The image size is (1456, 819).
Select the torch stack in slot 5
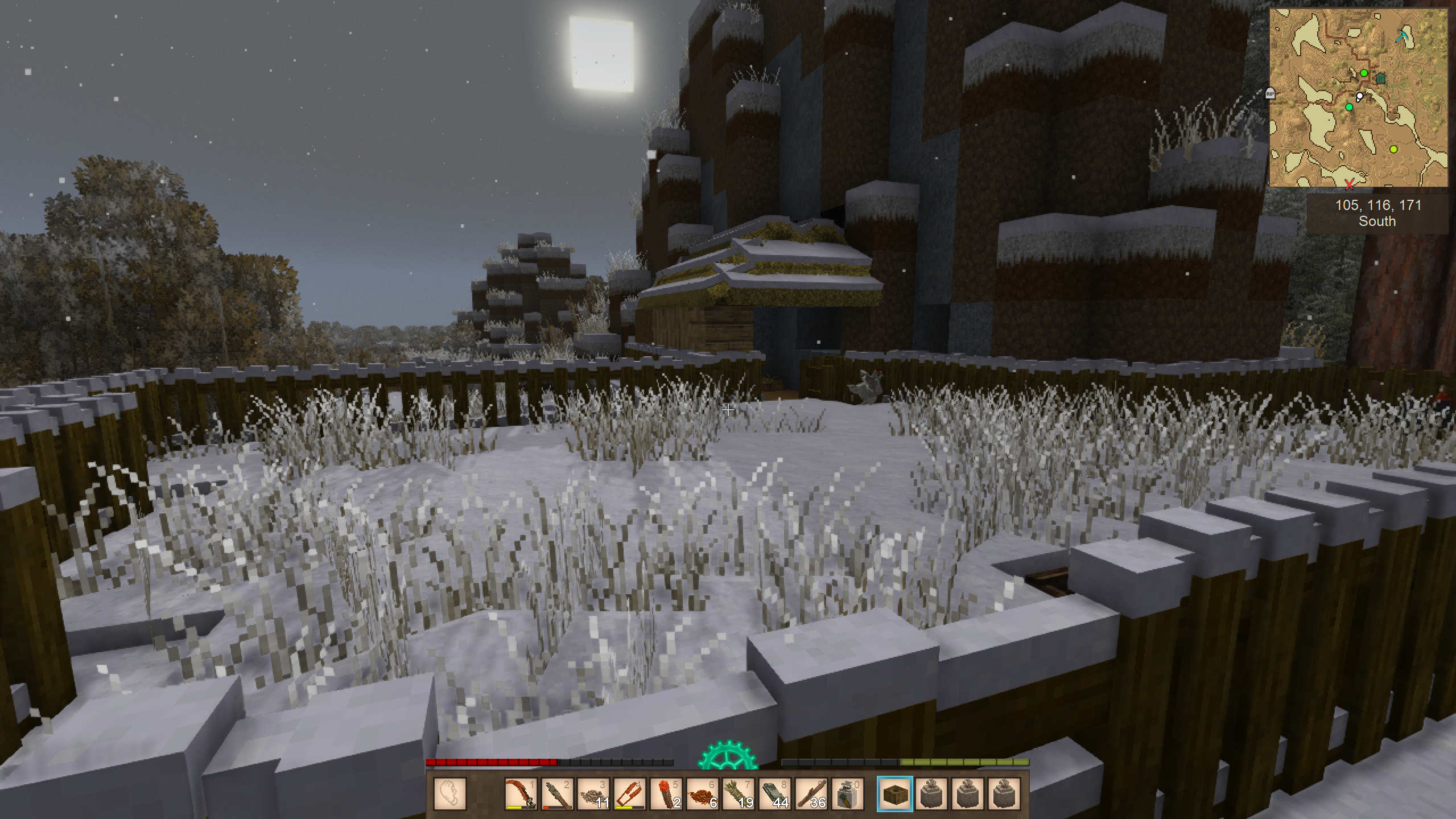pyautogui.click(x=666, y=793)
